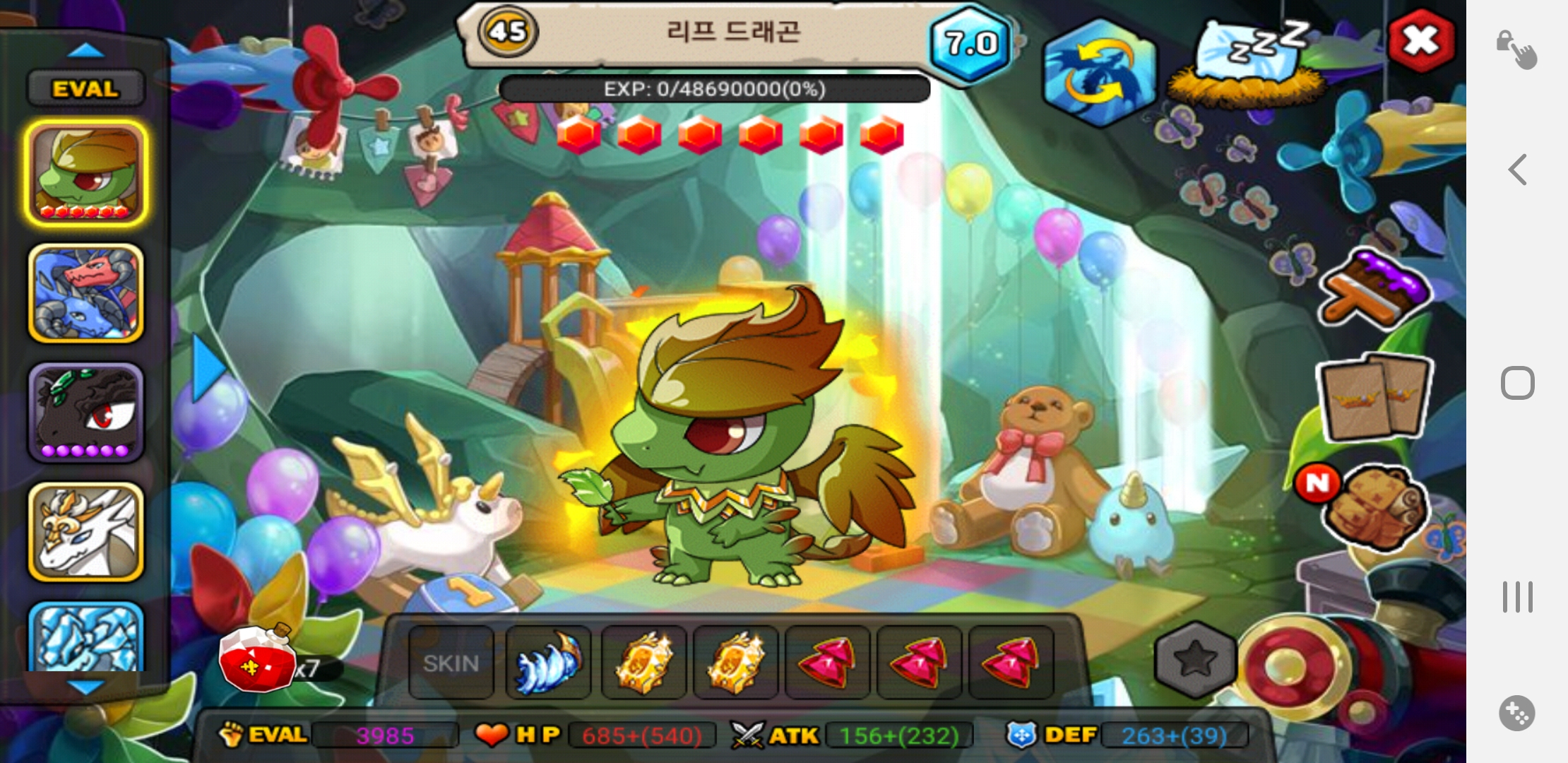Screen dimensions: 1568x763
Task: Choose the blue horned dragon portrait
Action: pyautogui.click(x=86, y=293)
